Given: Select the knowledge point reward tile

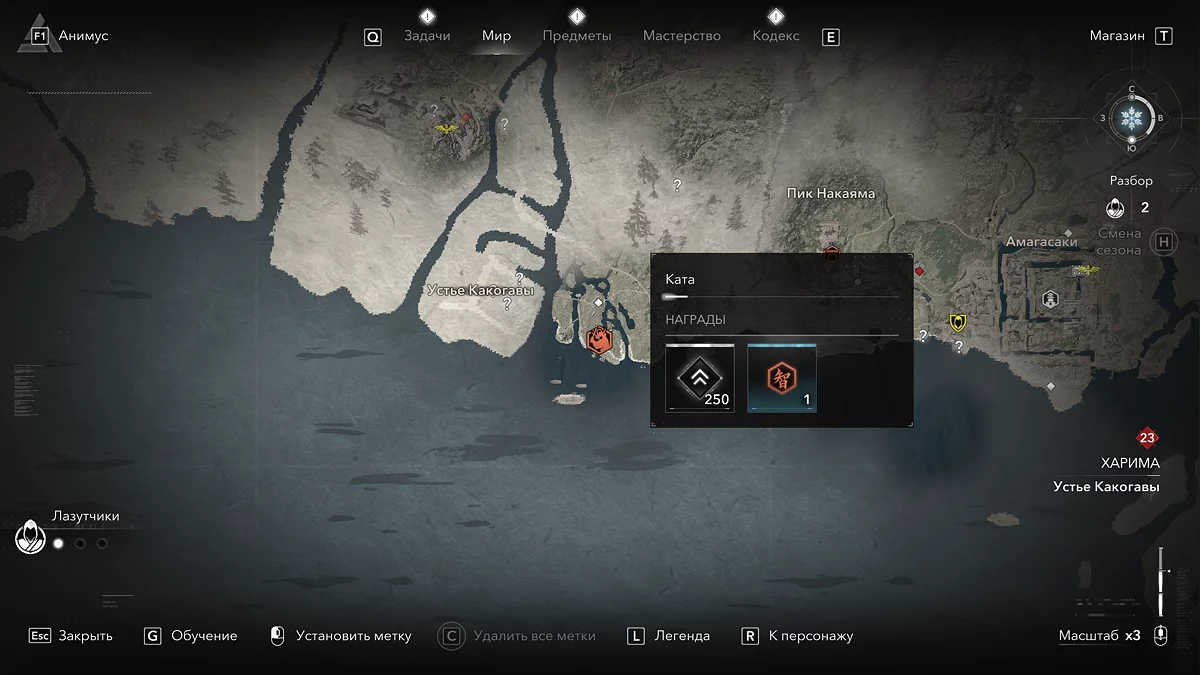Looking at the screenshot, I should [782, 377].
